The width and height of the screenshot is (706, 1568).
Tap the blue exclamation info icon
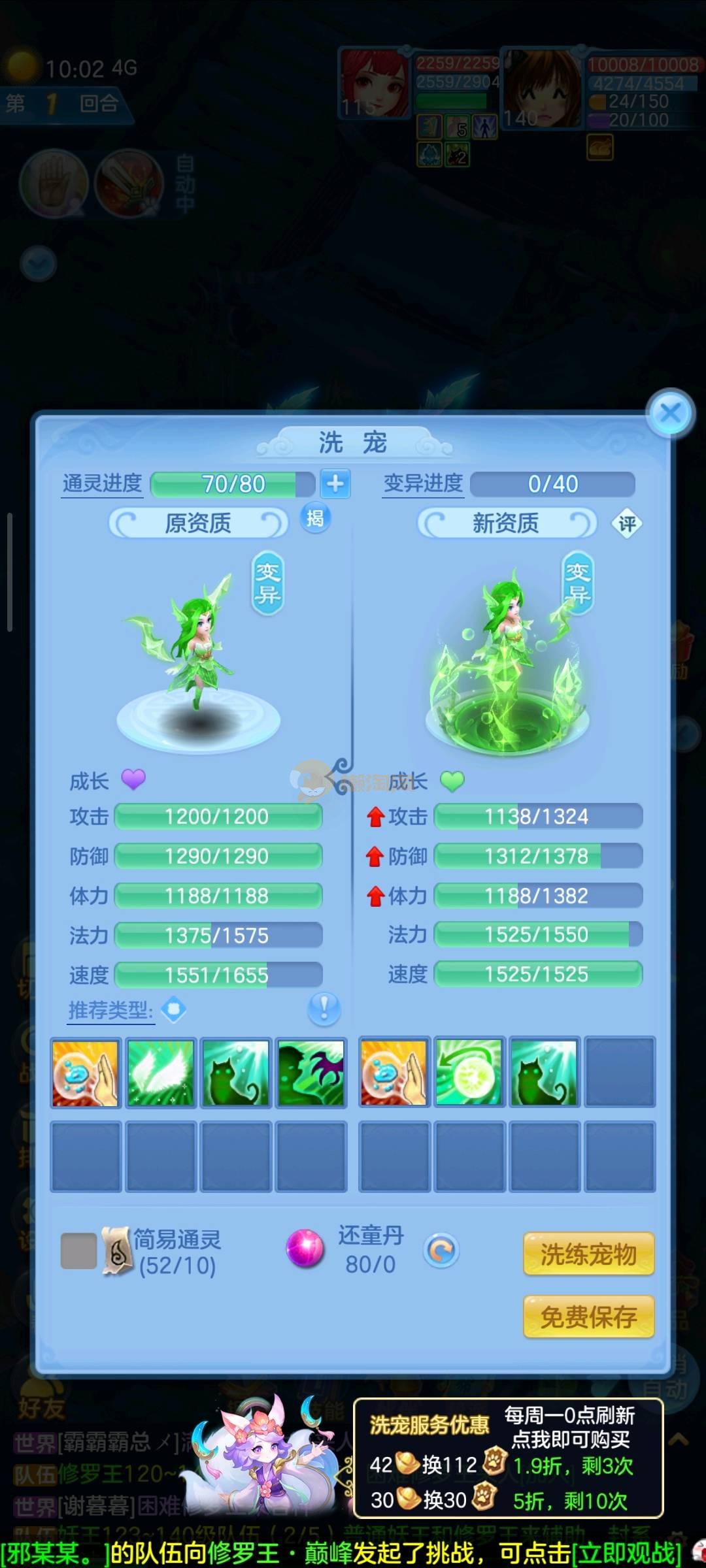pyautogui.click(x=324, y=1009)
